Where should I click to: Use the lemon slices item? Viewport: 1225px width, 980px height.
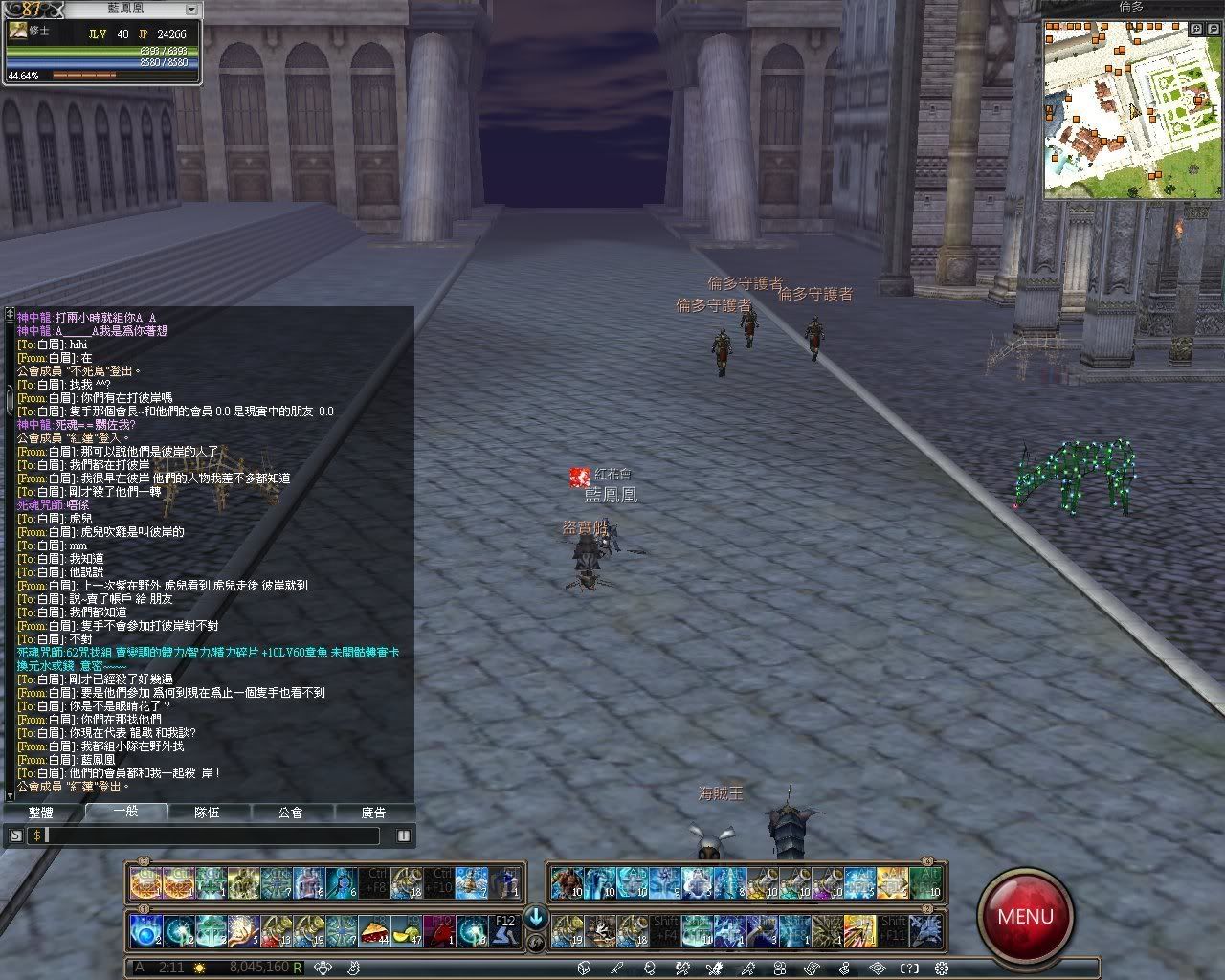(406, 930)
